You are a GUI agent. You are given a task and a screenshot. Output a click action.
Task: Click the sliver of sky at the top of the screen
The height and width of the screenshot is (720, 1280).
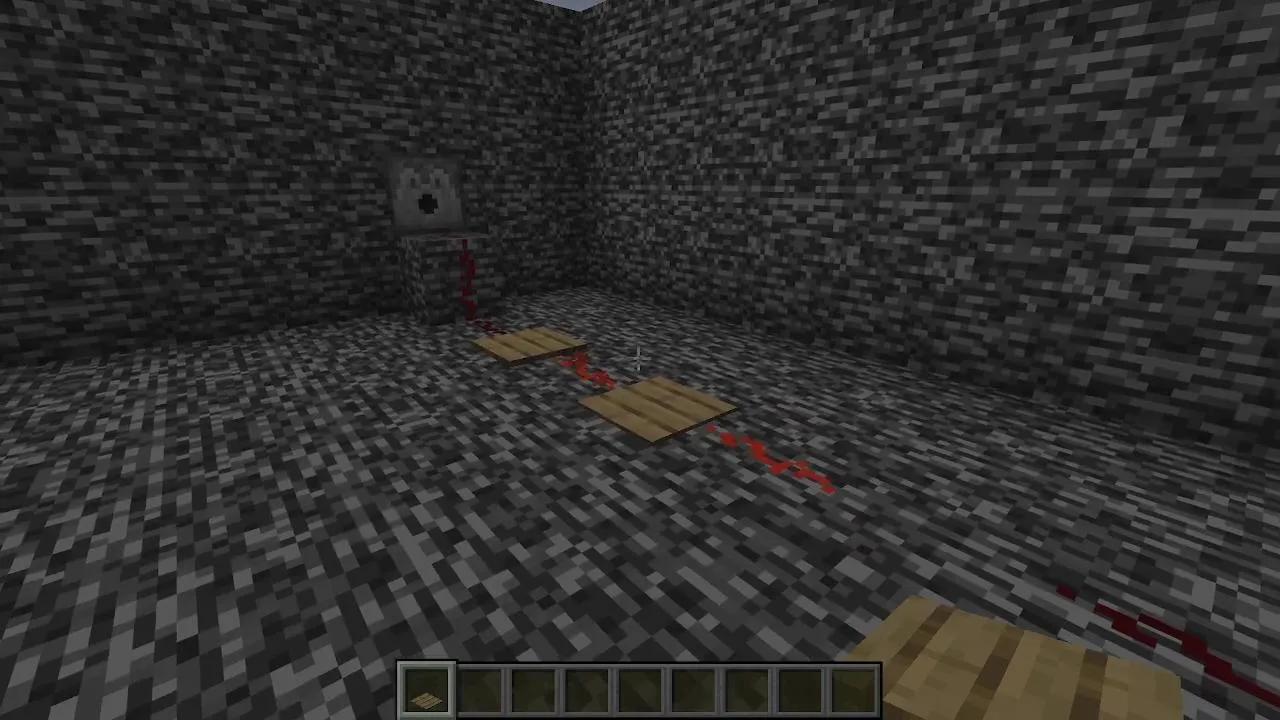pos(578,5)
